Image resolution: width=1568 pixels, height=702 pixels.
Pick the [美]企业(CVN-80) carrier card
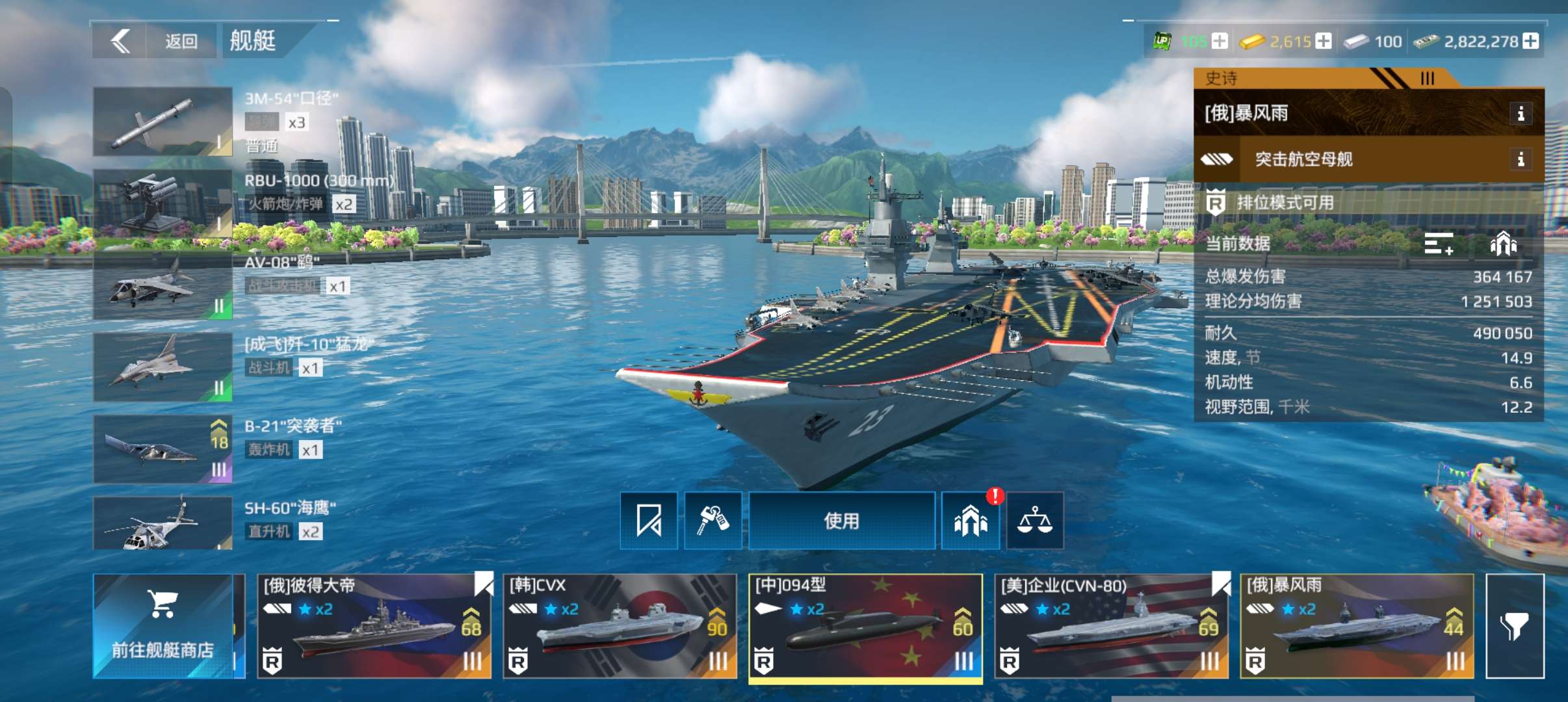click(x=1111, y=626)
